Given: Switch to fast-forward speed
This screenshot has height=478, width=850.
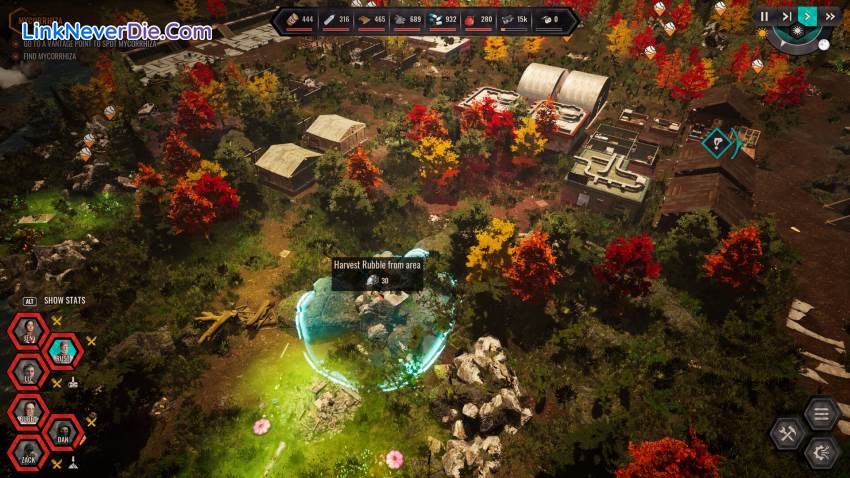Looking at the screenshot, I should pos(830,16).
